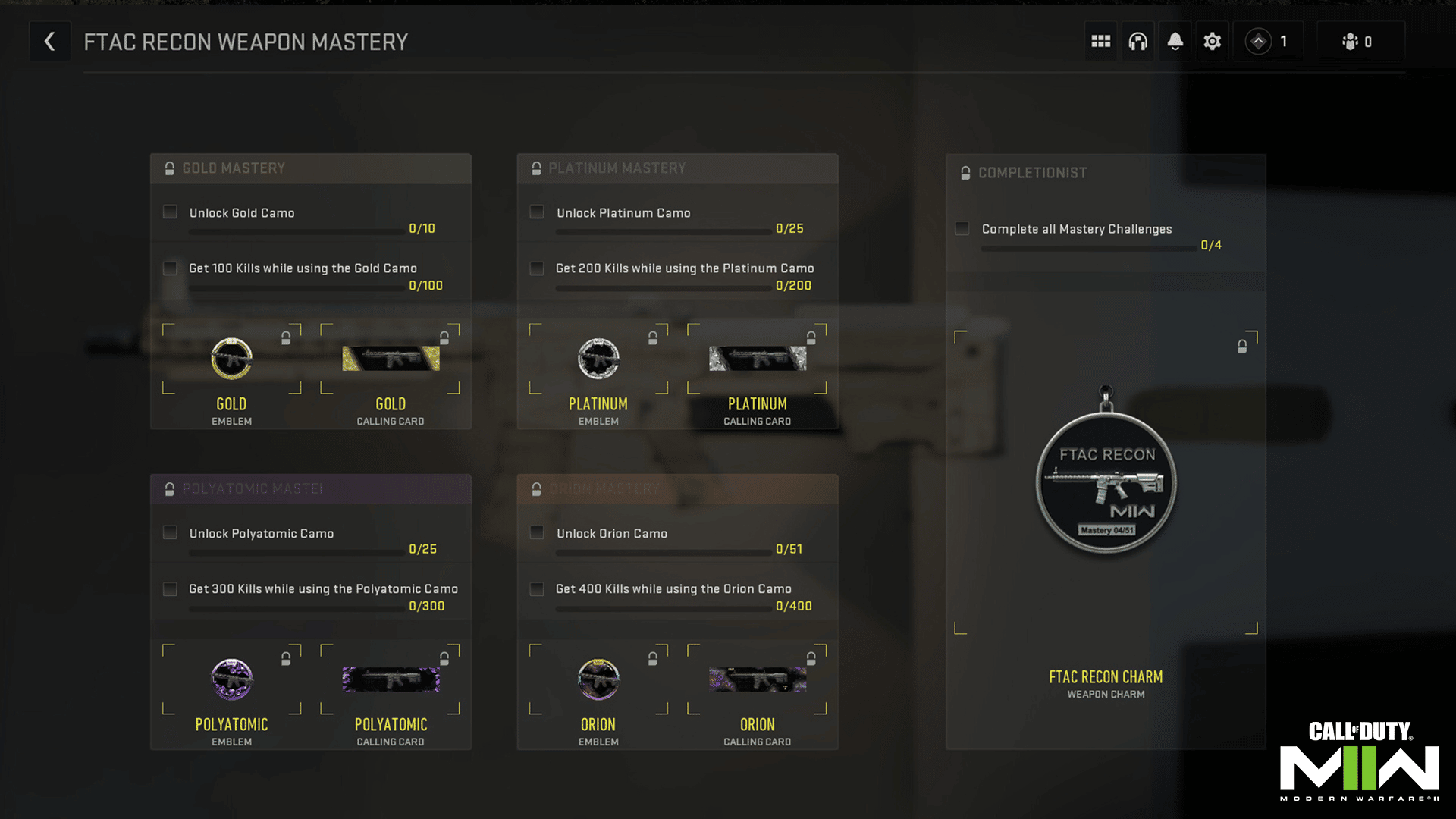Image resolution: width=1456 pixels, height=819 pixels.
Task: Select the FTAC Recon Charm
Action: tap(1105, 485)
